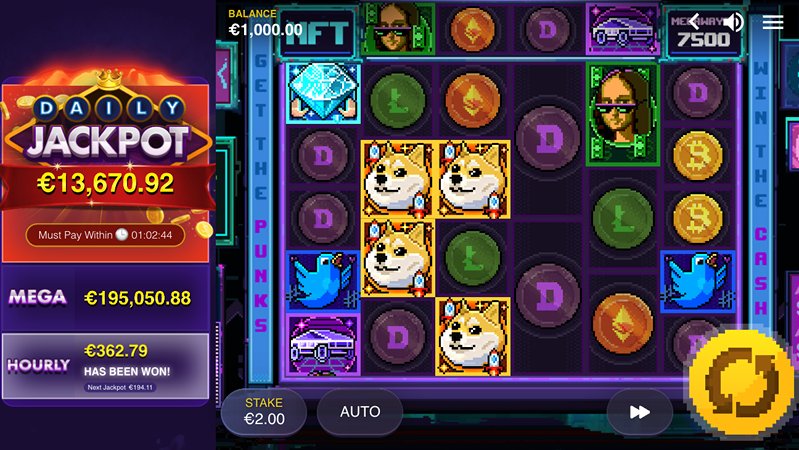
Task: Open the Daily Jackpot panel
Action: 106,150
